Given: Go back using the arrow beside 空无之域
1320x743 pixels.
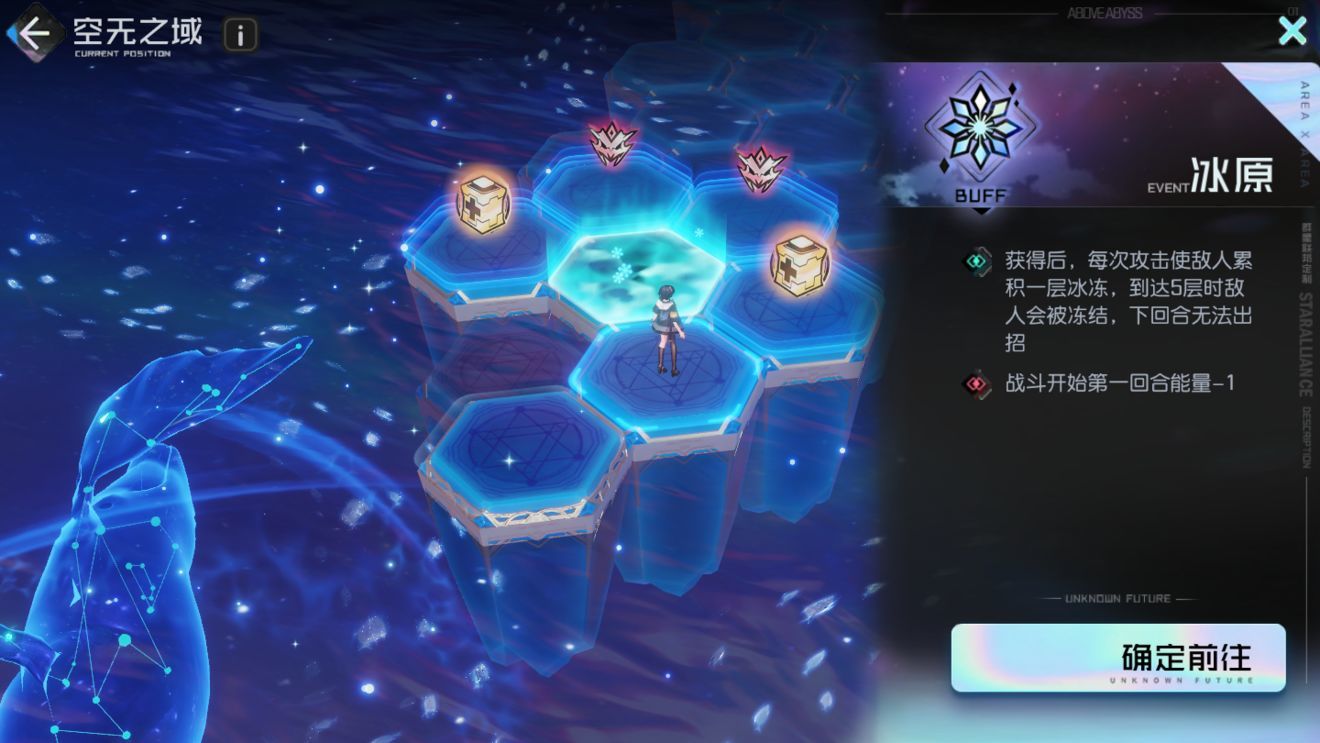Looking at the screenshot, I should click(x=34, y=34).
